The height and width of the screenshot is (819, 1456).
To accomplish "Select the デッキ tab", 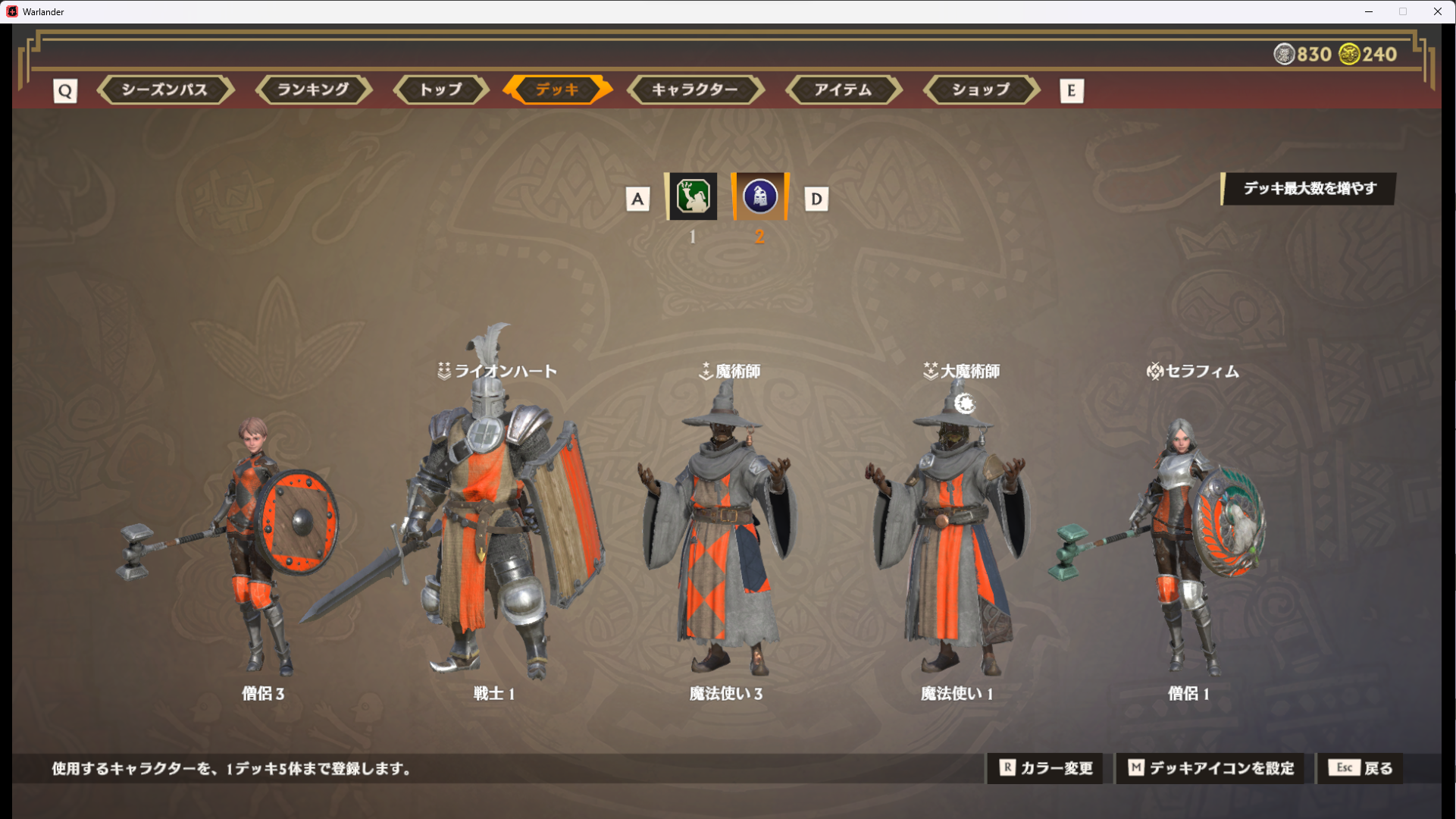I will (x=557, y=89).
